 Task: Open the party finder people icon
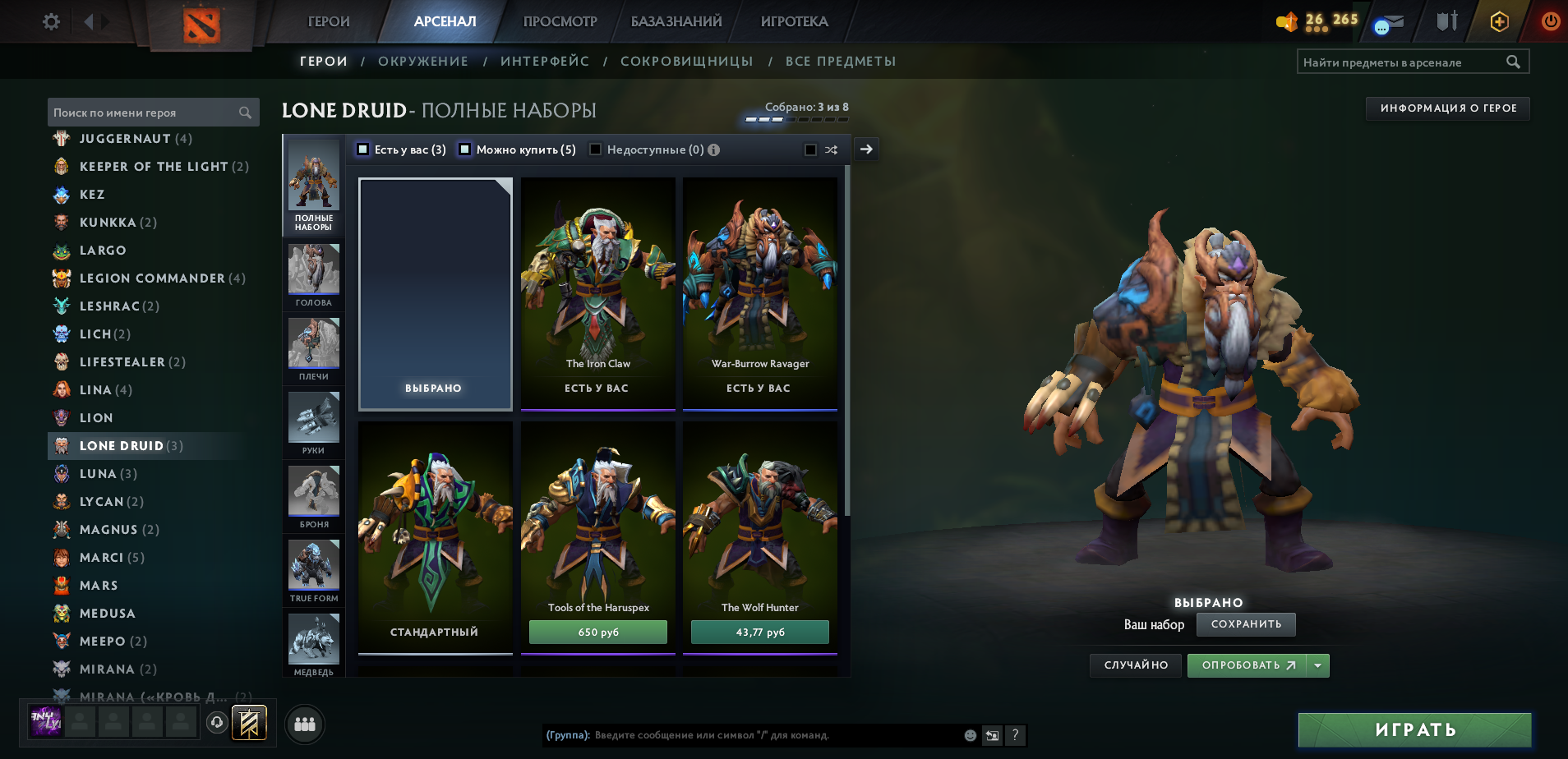click(303, 724)
